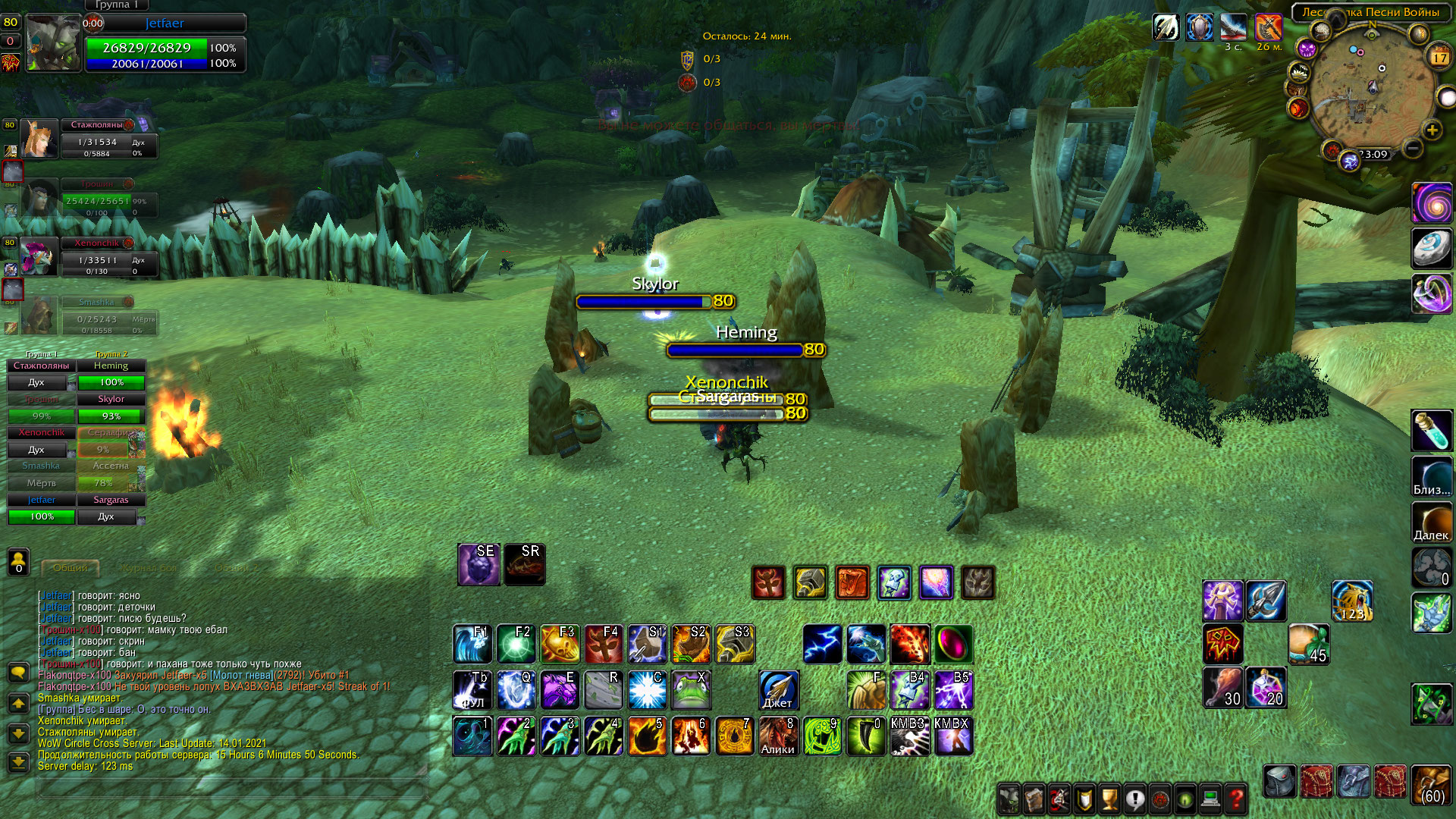Click the Алики action slot
The height and width of the screenshot is (819, 1456).
[778, 736]
